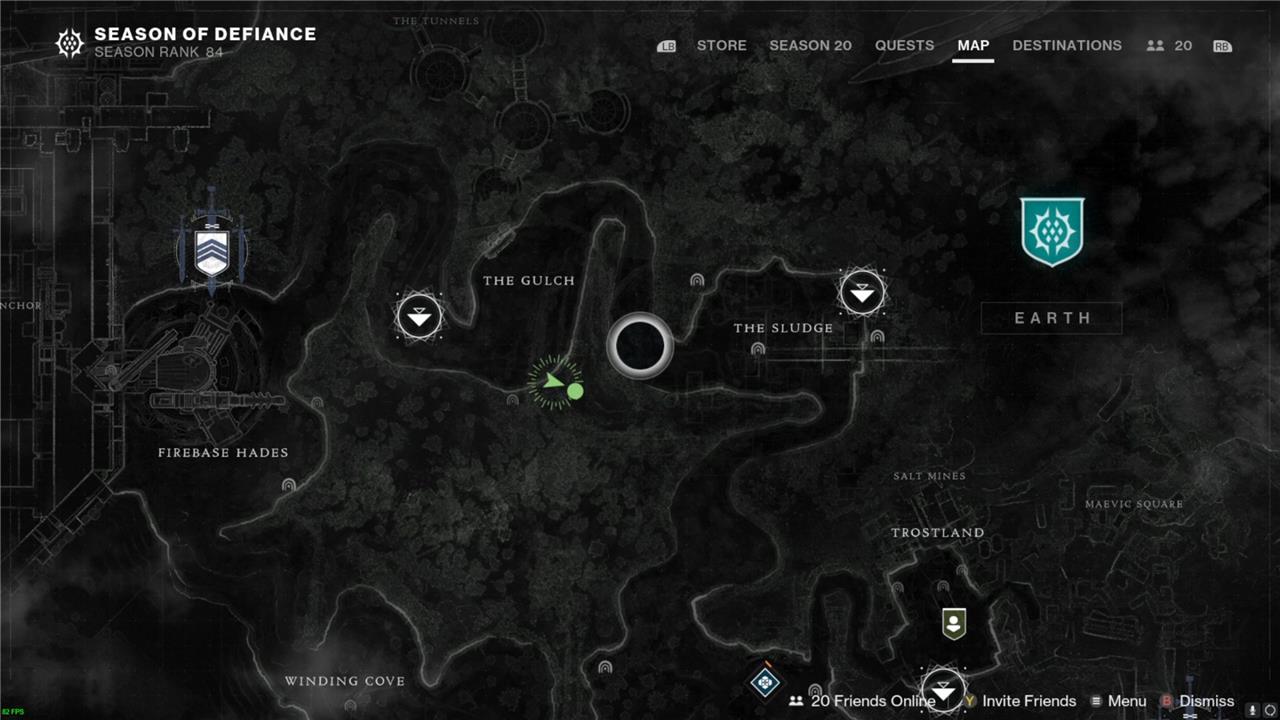
Task: Click the blue diamond activity marker
Action: (x=765, y=682)
